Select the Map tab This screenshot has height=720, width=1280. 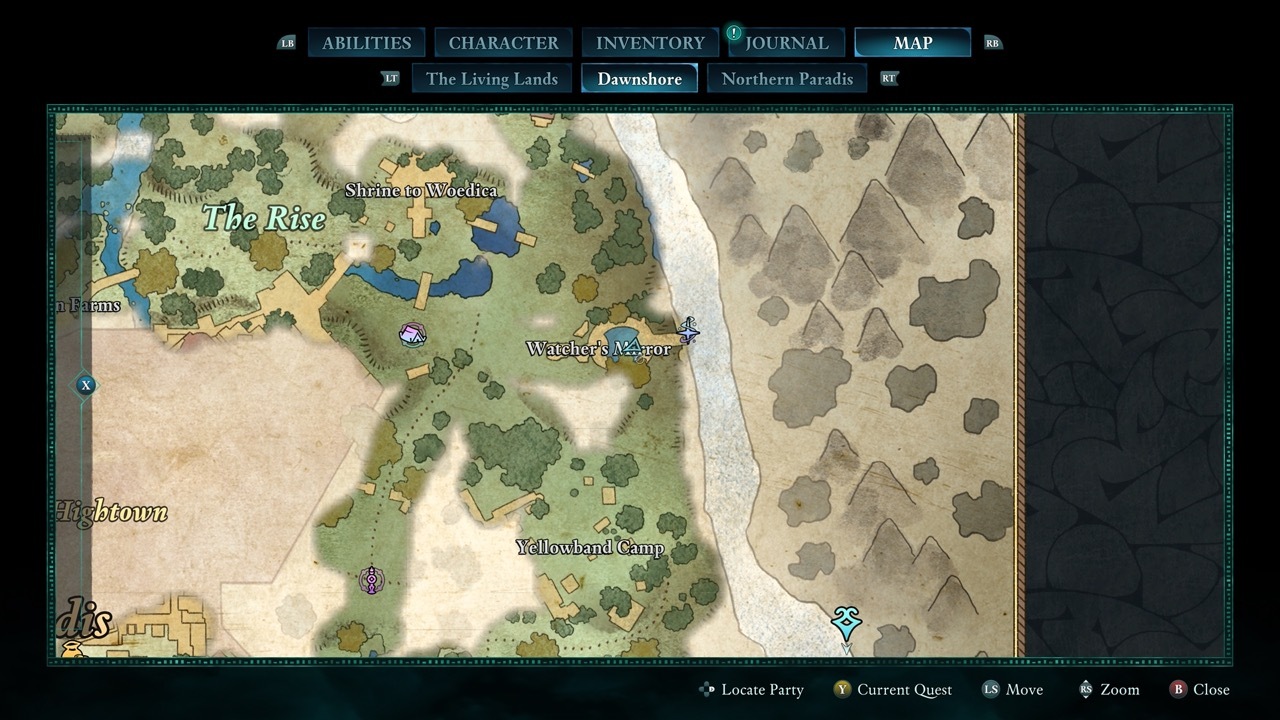(912, 43)
